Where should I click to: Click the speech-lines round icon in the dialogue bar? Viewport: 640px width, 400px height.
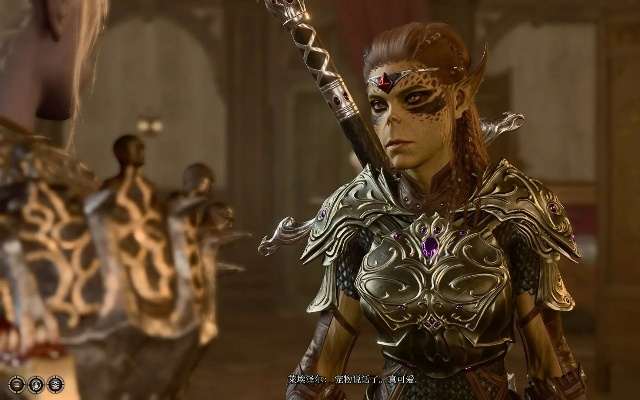pos(17,384)
